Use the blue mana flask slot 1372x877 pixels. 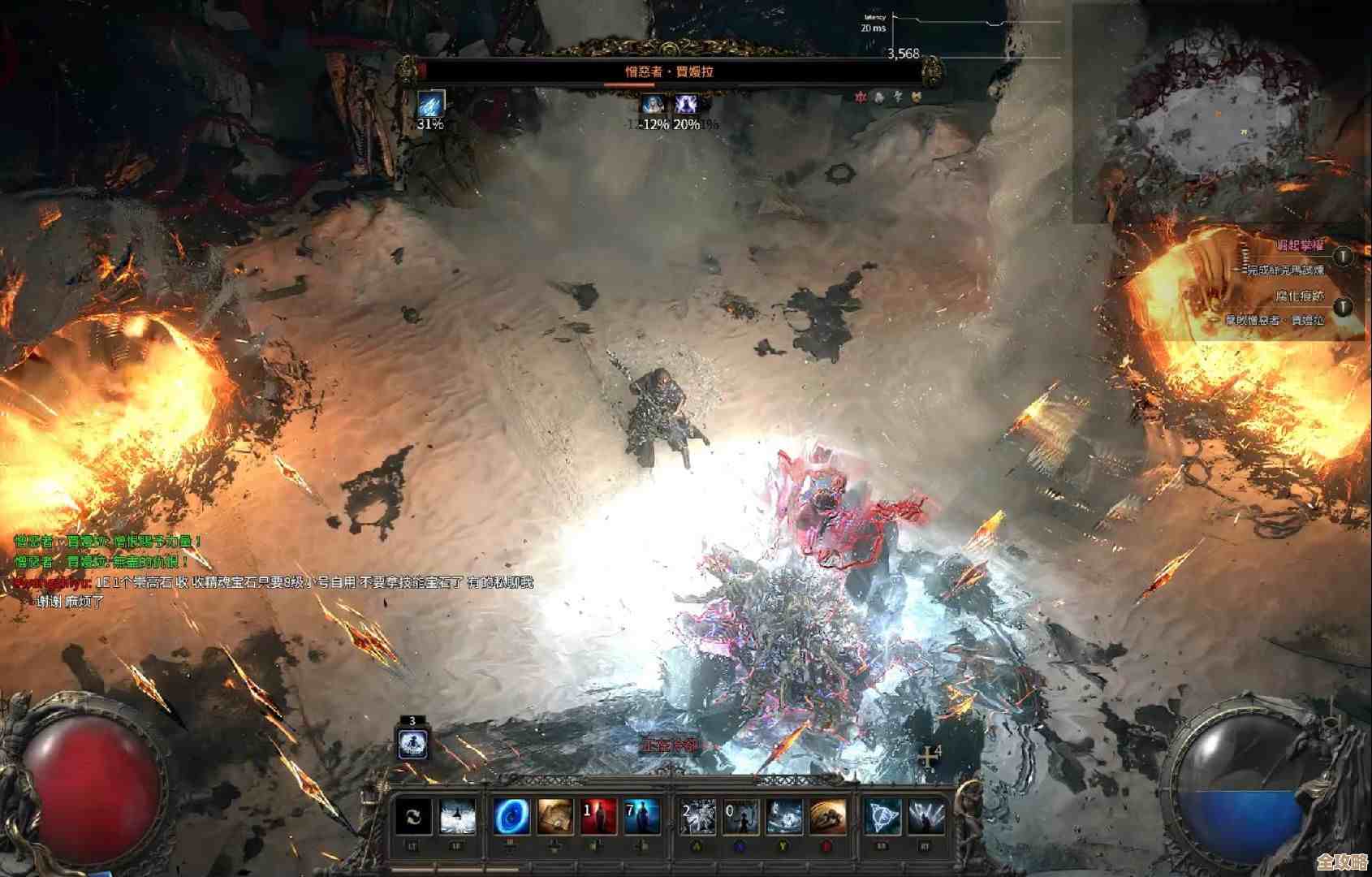pos(641,818)
